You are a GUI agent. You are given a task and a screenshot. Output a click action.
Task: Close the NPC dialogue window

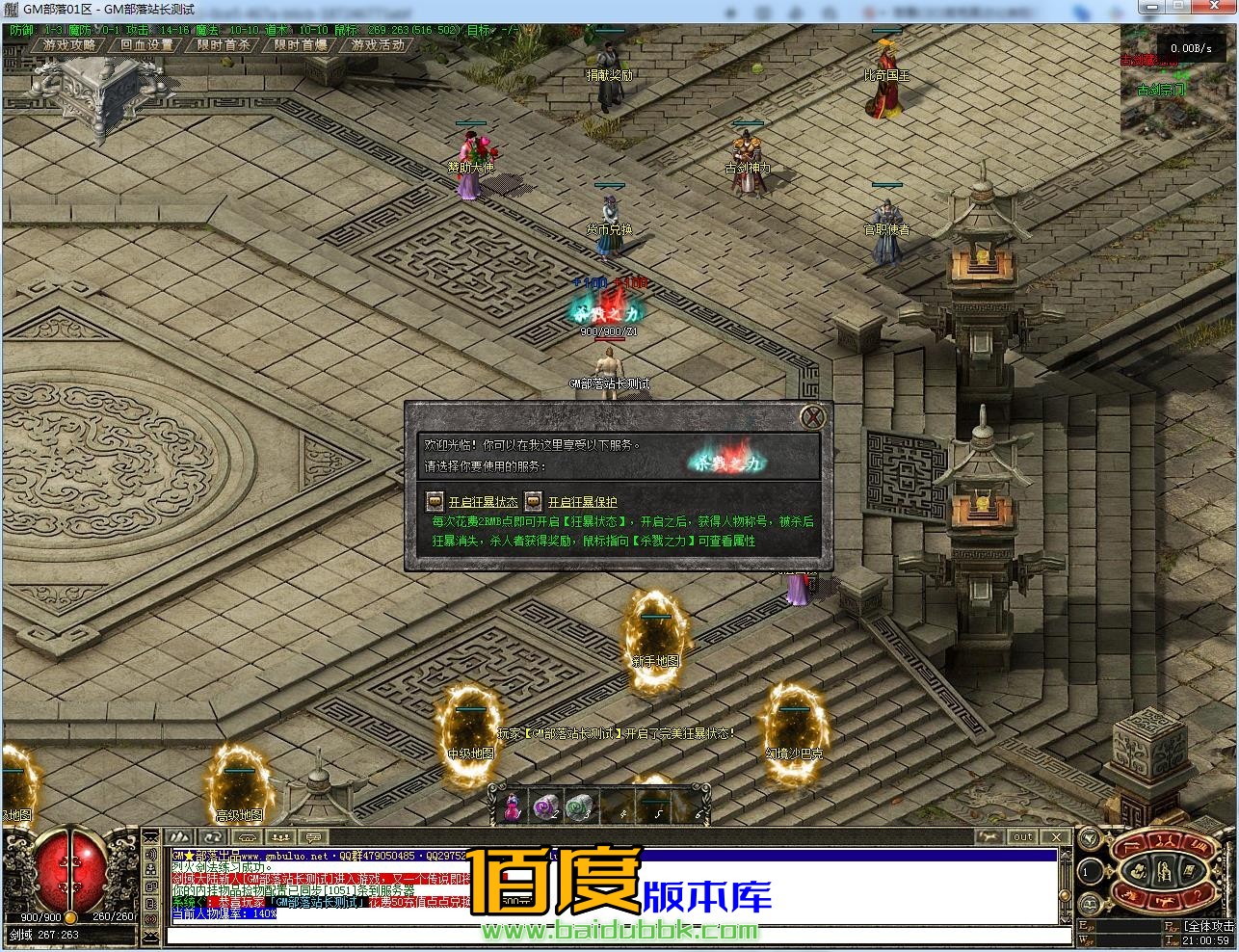(814, 417)
